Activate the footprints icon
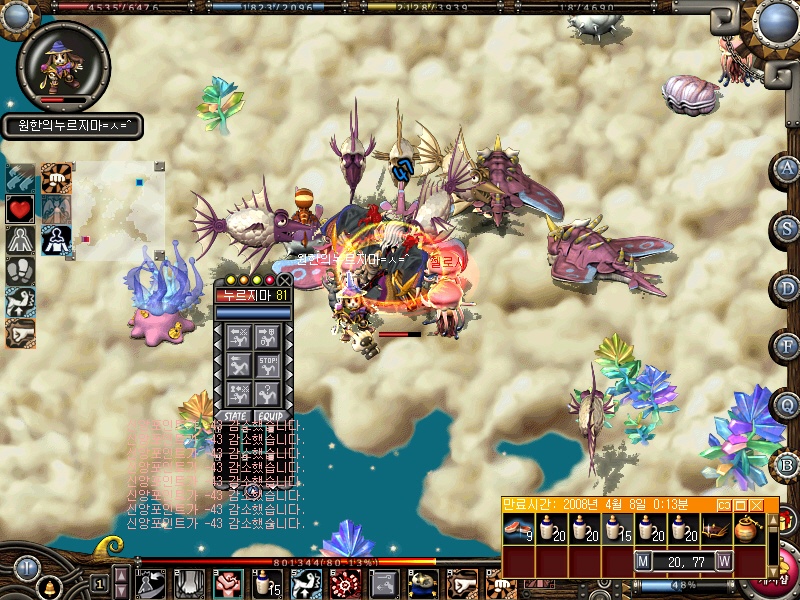This screenshot has height=600, width=800. (20, 272)
